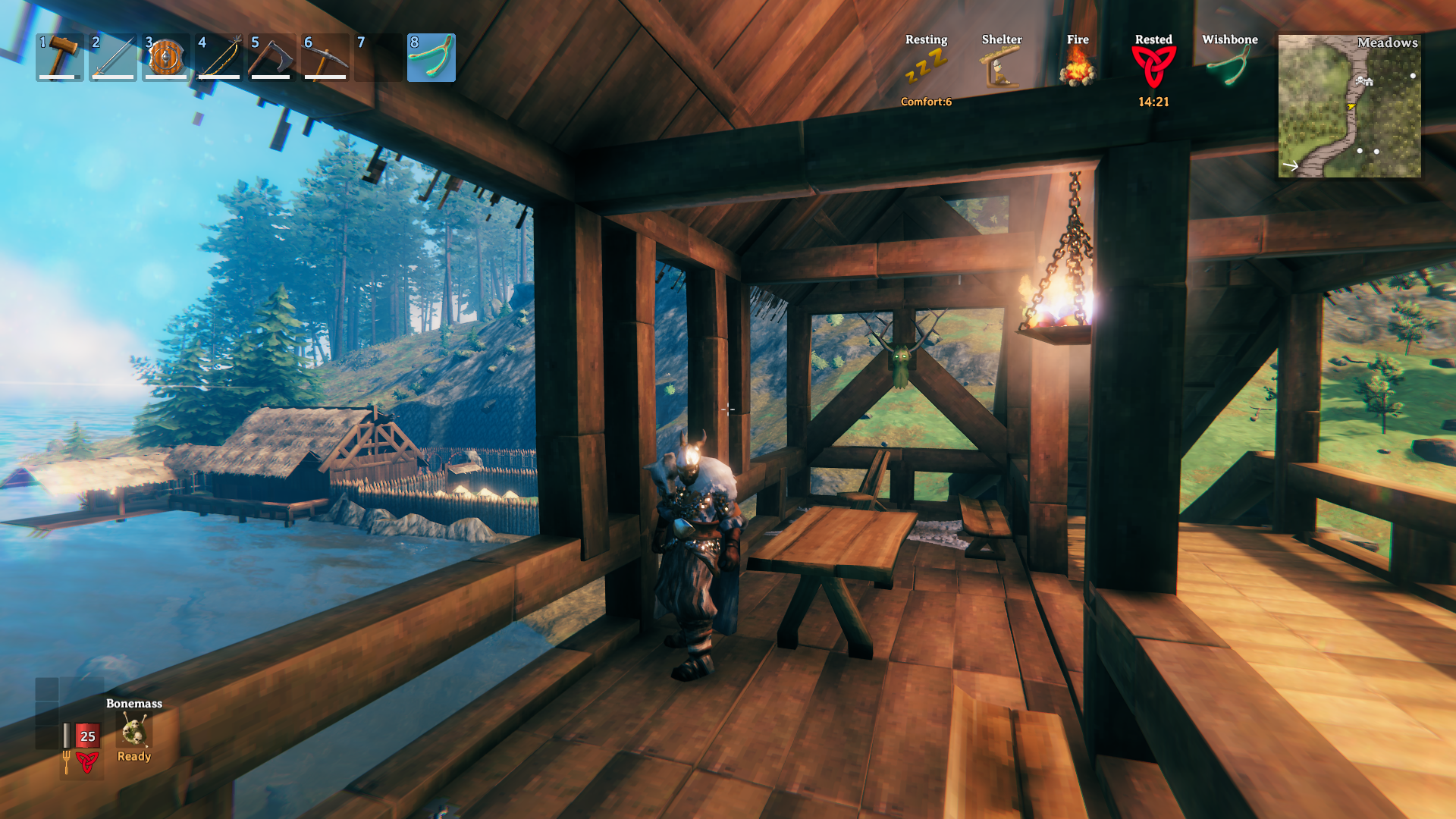Choose the pickaxe in hotbar slot 6

325,57
